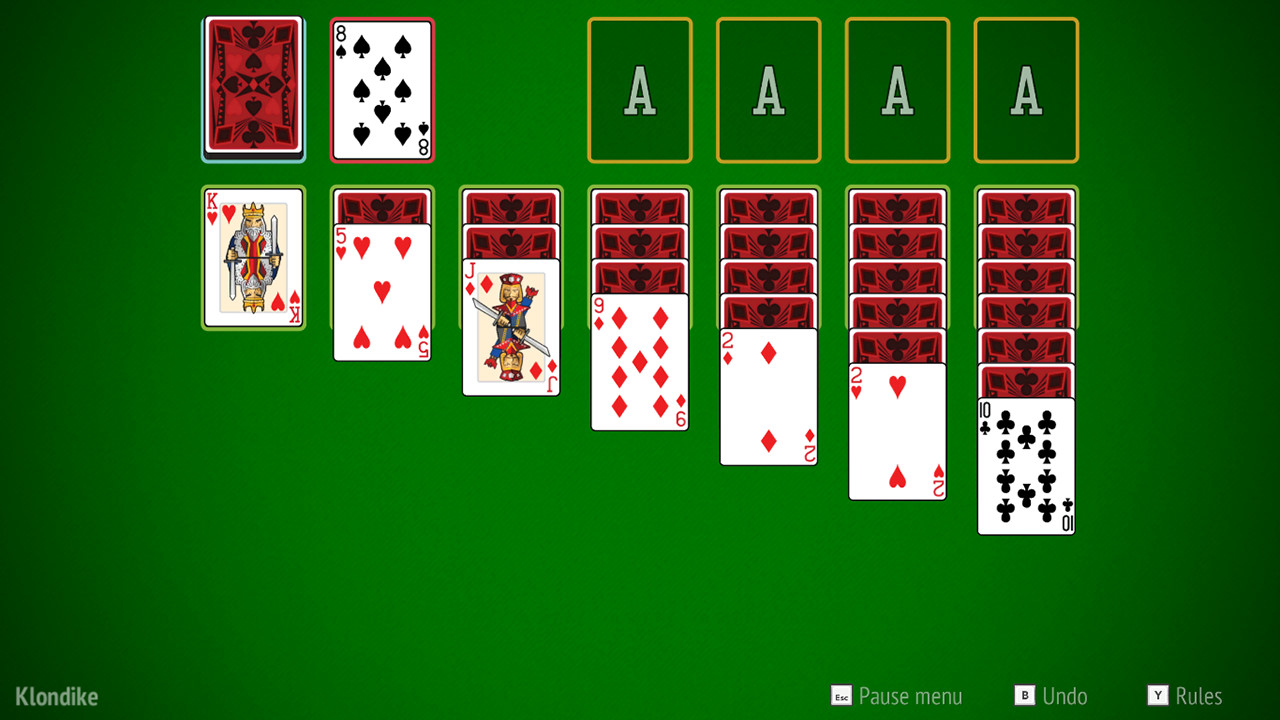Select the 2 of hearts
The height and width of the screenshot is (720, 1280).
[x=897, y=430]
